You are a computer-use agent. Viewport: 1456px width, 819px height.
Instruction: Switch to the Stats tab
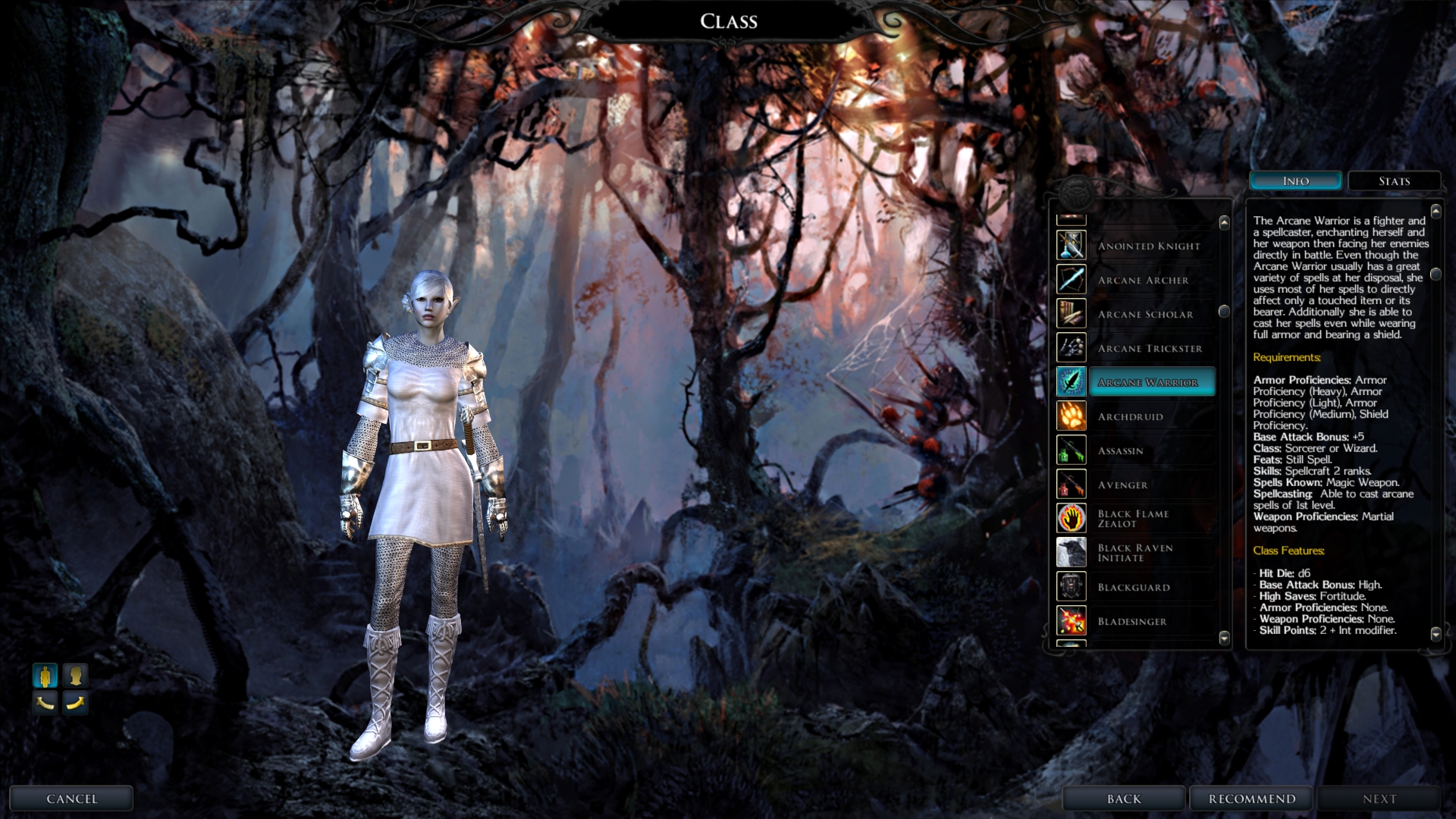click(x=1394, y=181)
